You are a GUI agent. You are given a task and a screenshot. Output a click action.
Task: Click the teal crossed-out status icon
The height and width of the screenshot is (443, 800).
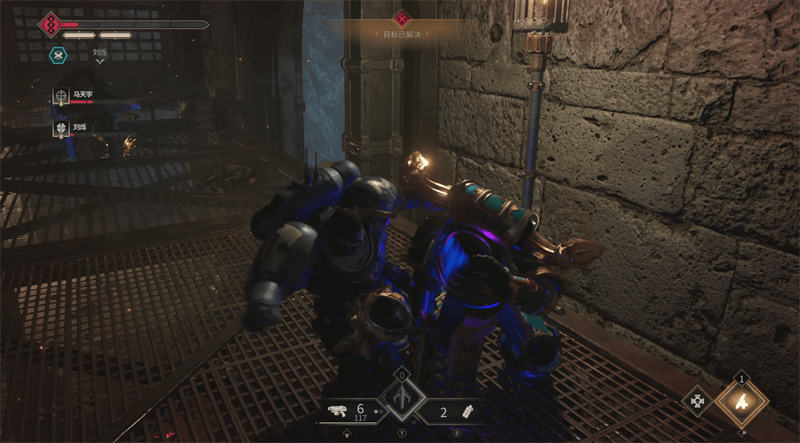coord(58,56)
